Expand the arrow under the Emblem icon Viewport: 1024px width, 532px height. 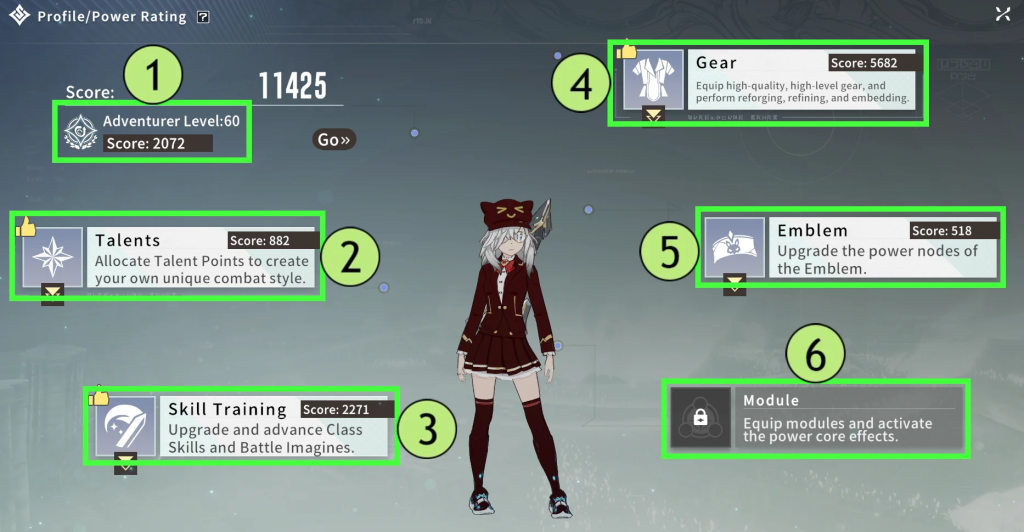tap(735, 283)
